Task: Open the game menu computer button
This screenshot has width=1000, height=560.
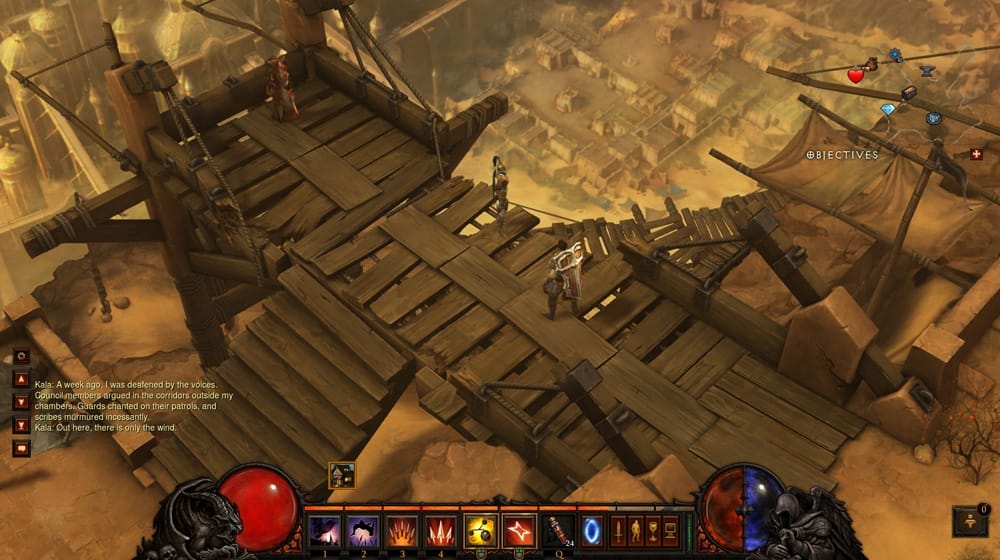Action: [x=670, y=529]
